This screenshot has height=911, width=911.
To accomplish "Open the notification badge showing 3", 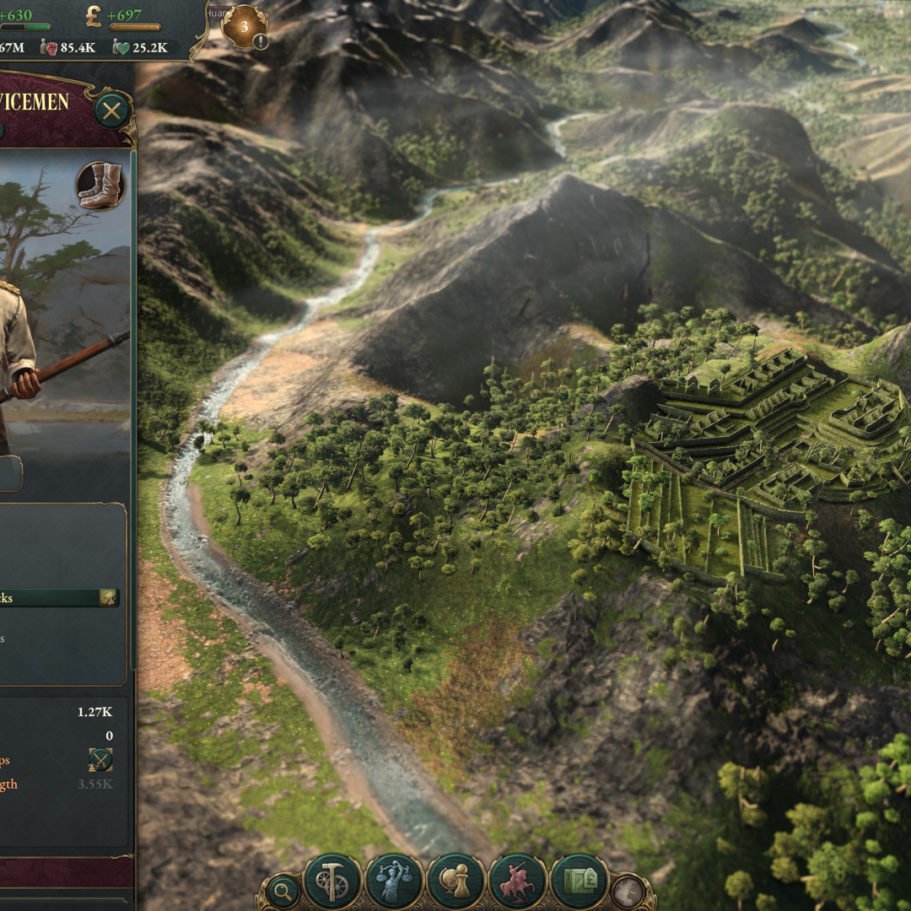I will tap(244, 25).
